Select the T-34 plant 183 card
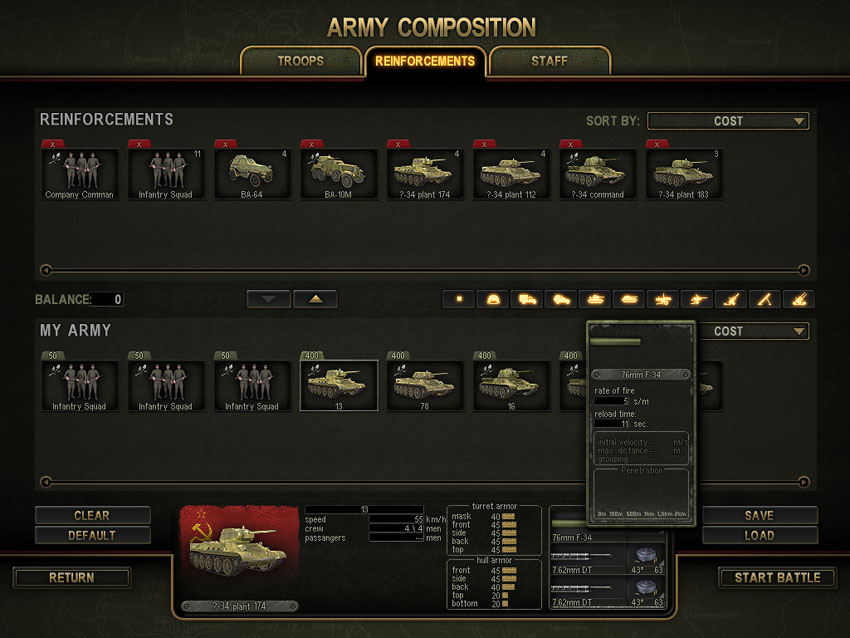 coord(682,174)
